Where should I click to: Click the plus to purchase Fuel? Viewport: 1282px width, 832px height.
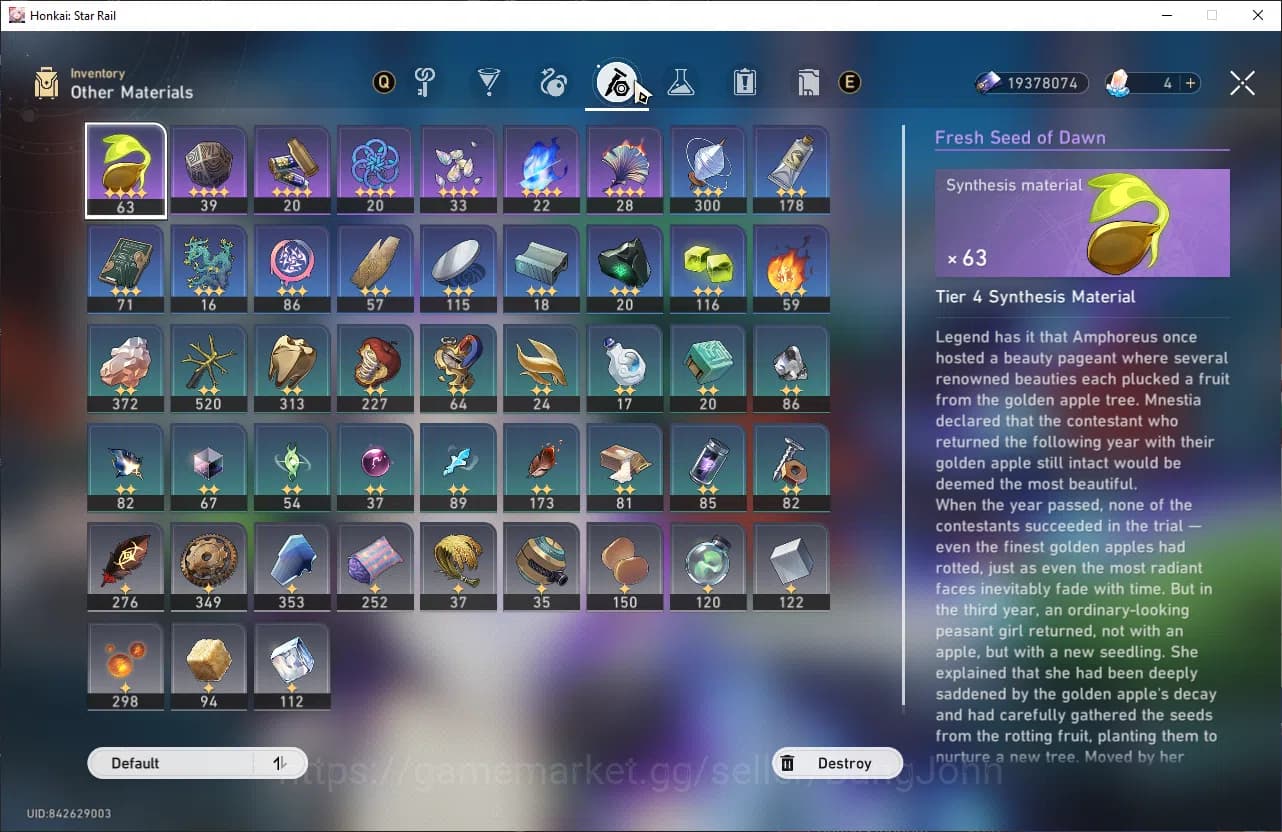tap(1190, 83)
